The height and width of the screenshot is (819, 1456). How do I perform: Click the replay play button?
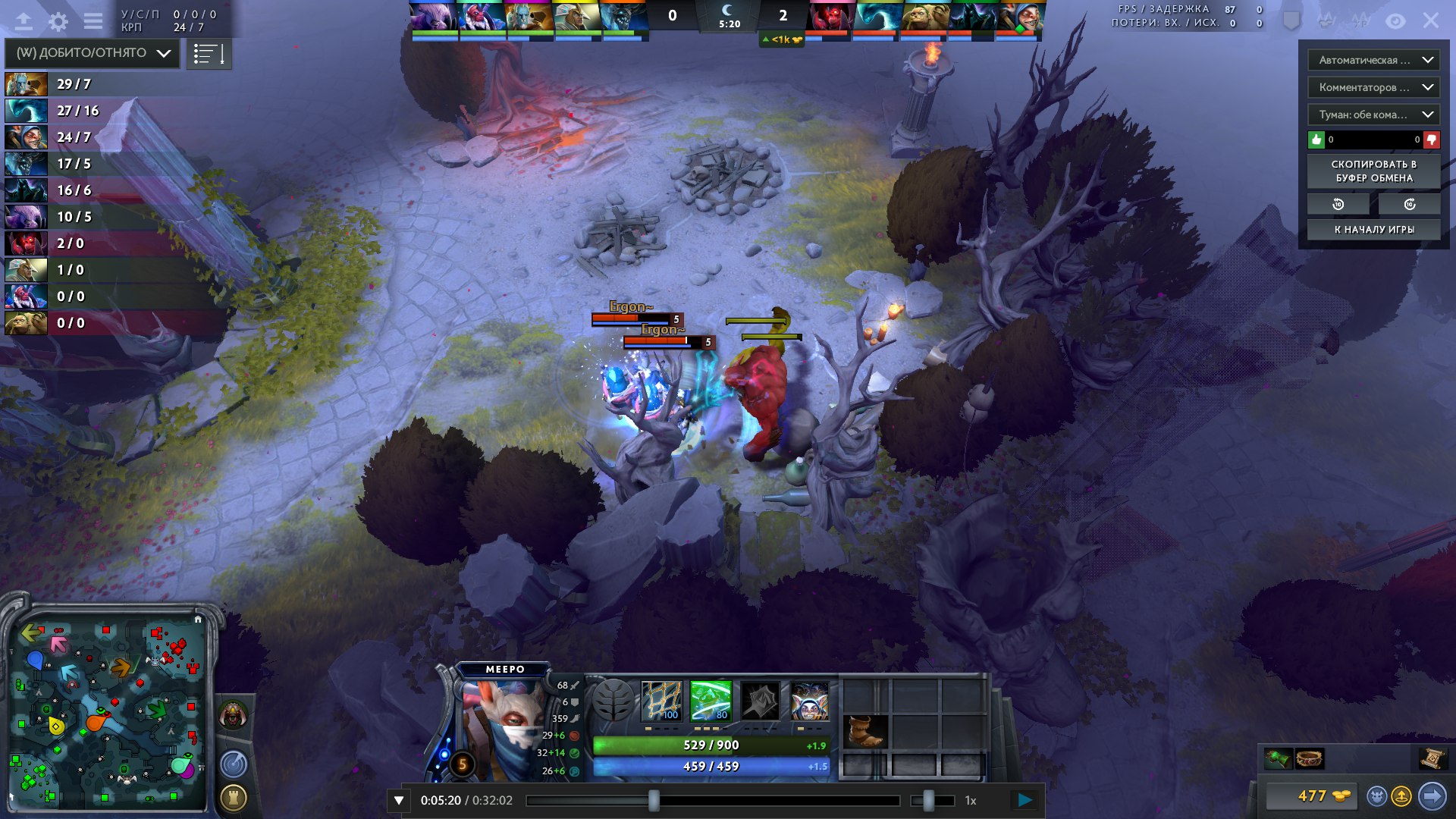[x=1025, y=800]
